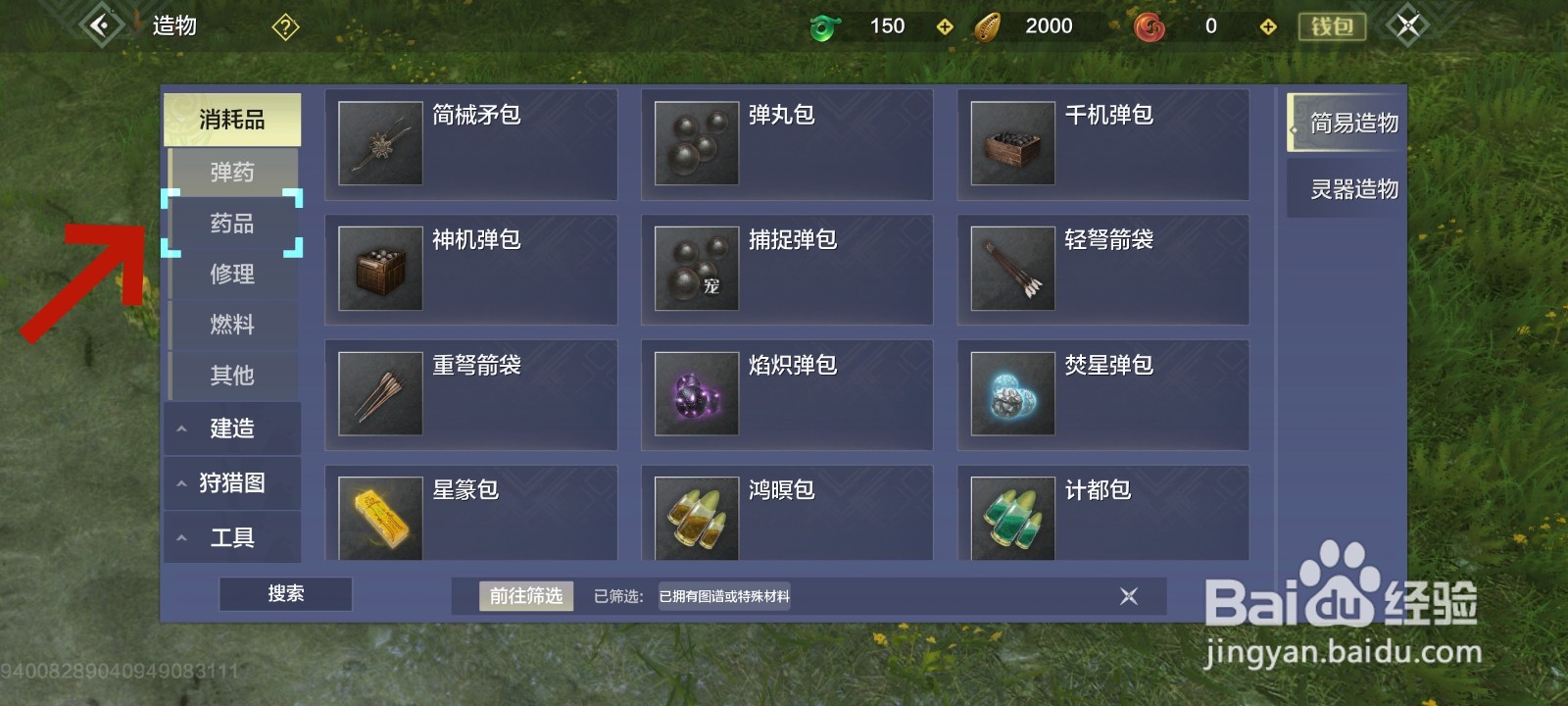Click the 神机弹包 item icon
The height and width of the screenshot is (706, 1568).
coord(379,269)
